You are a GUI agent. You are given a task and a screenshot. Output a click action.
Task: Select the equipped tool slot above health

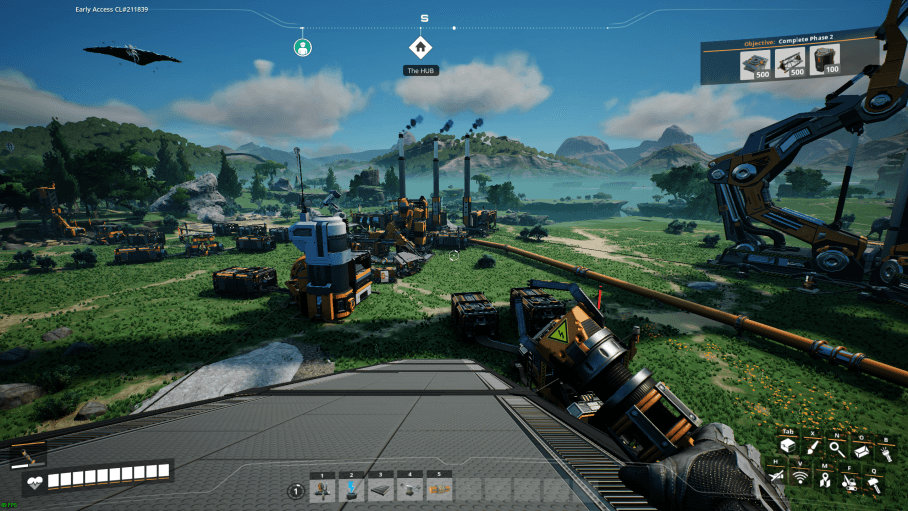[27, 456]
